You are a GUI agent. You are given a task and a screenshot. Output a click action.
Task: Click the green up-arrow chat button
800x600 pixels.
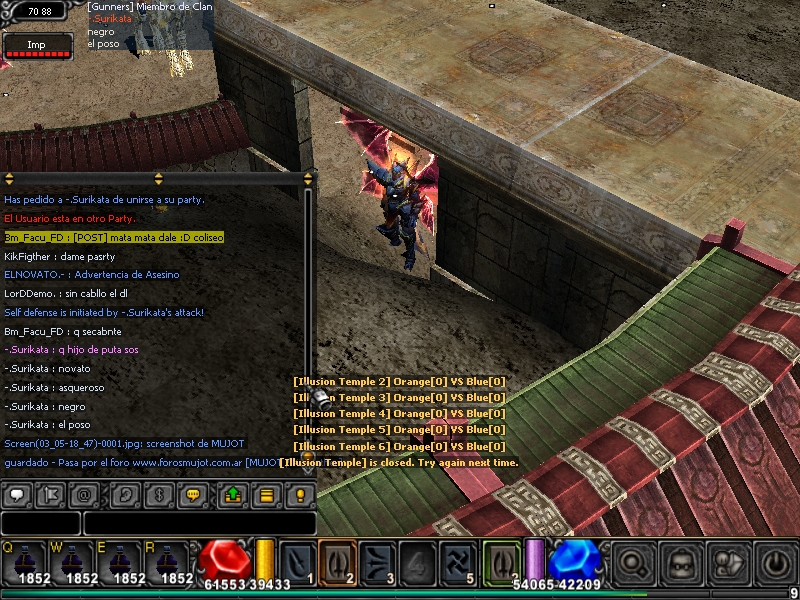tap(234, 494)
